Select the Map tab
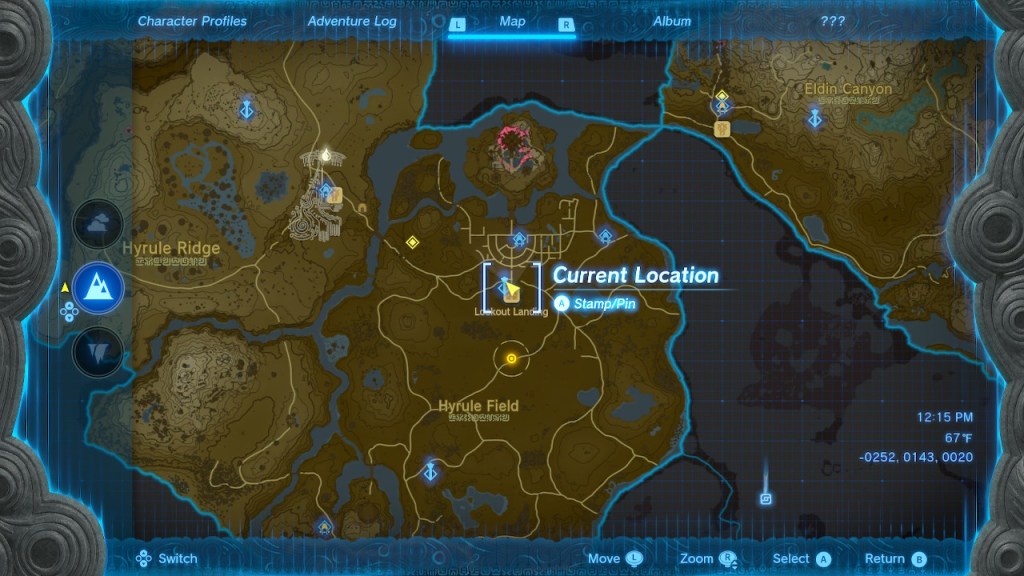 click(511, 21)
